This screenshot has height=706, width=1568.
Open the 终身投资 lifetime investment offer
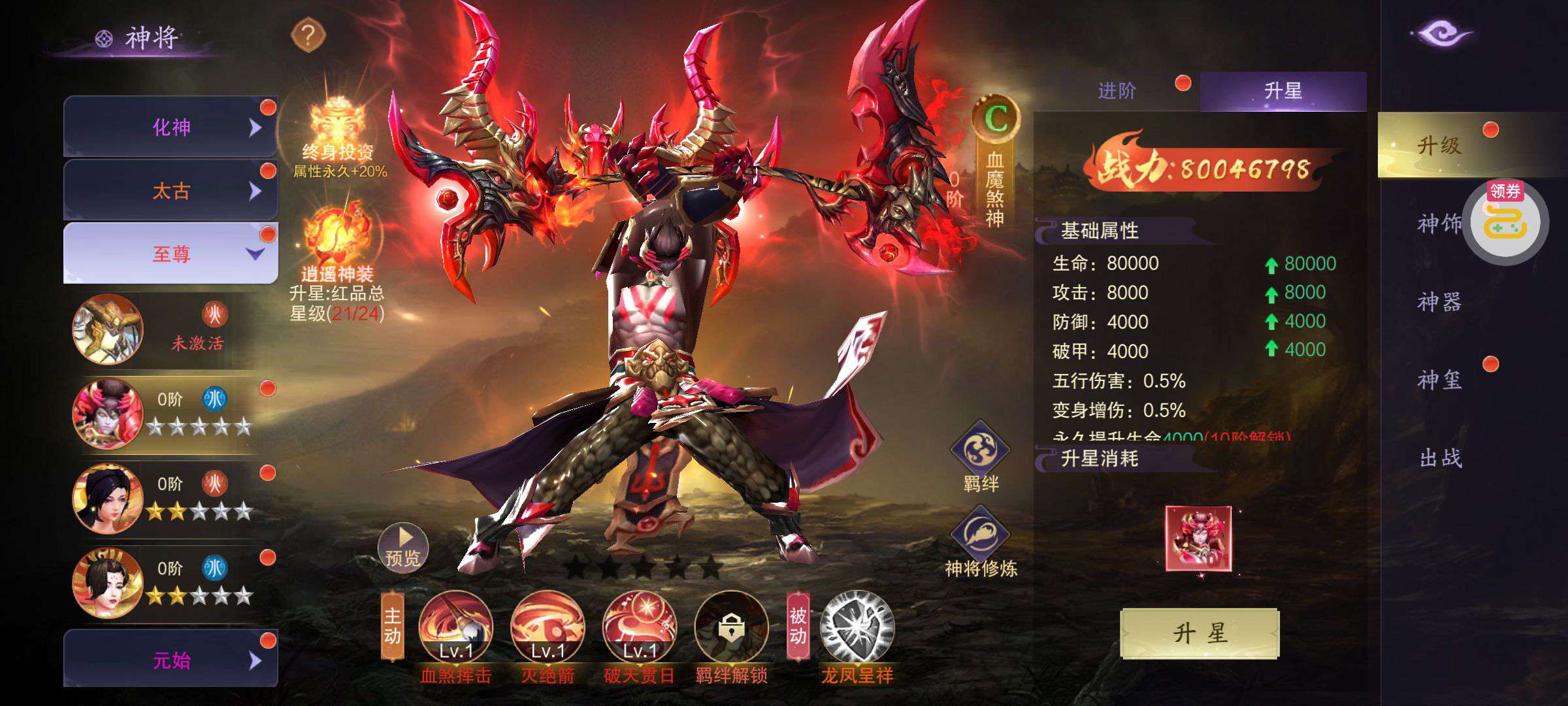337,131
